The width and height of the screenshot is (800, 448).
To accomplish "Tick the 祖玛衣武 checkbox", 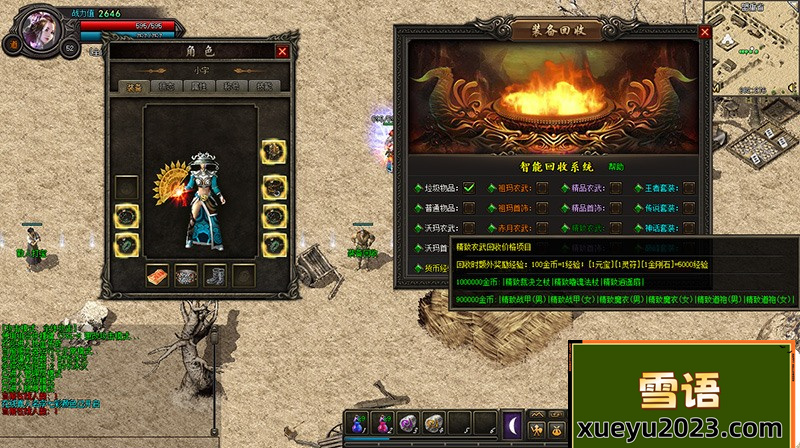I will [x=542, y=186].
